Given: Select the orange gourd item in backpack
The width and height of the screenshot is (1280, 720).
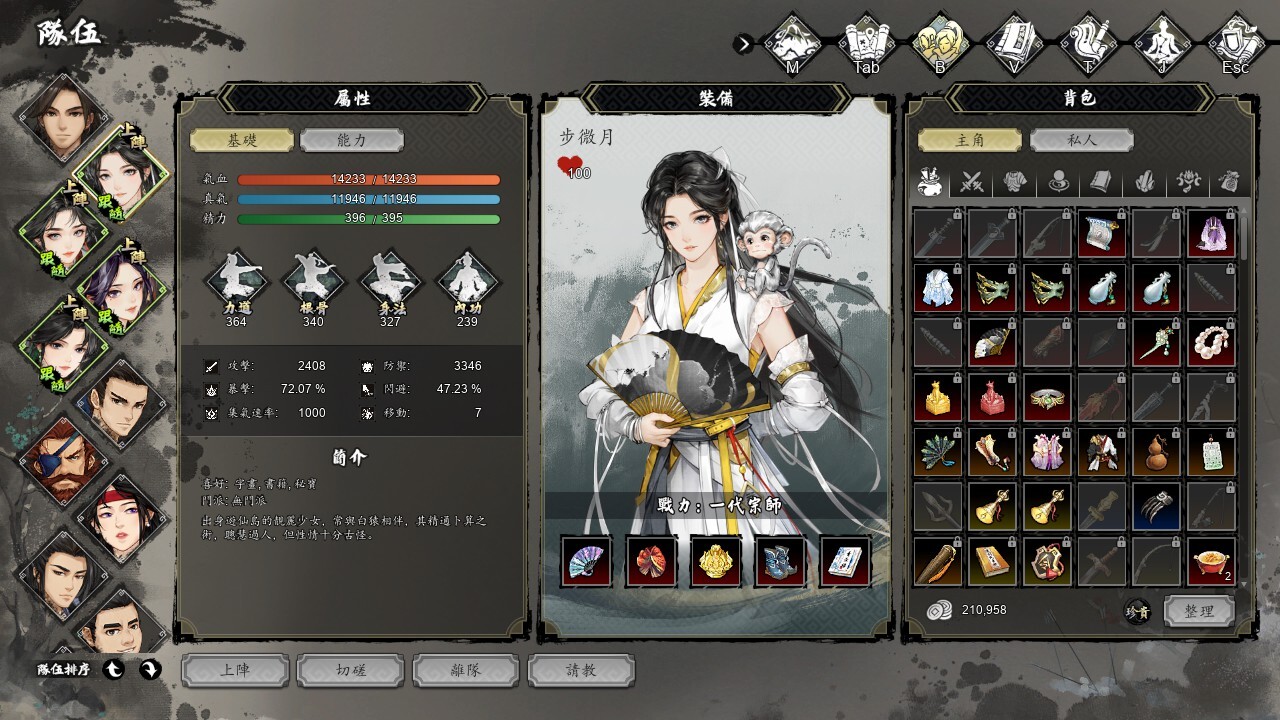Looking at the screenshot, I should (1157, 452).
